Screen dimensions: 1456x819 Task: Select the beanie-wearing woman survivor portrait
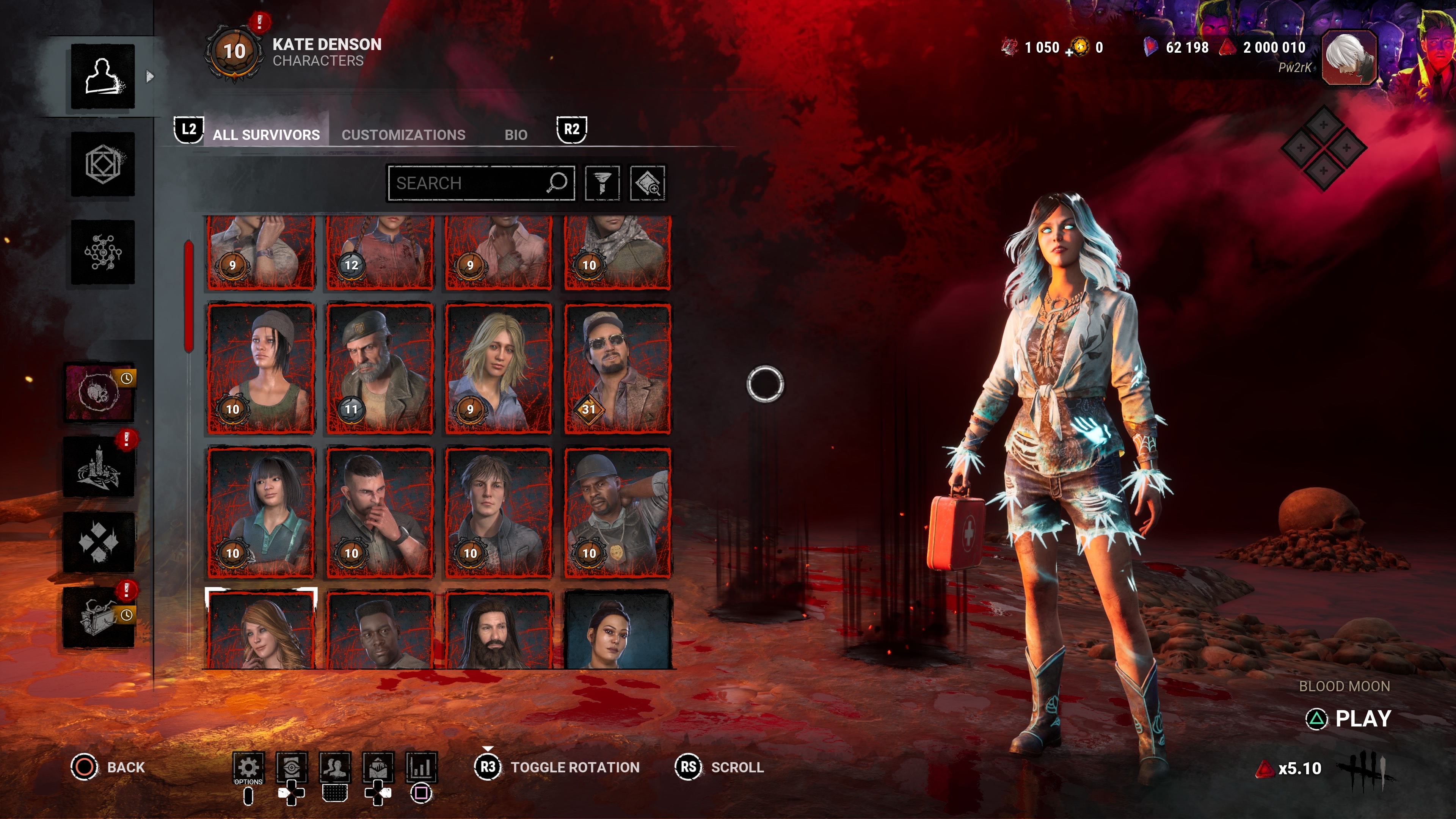tap(260, 369)
